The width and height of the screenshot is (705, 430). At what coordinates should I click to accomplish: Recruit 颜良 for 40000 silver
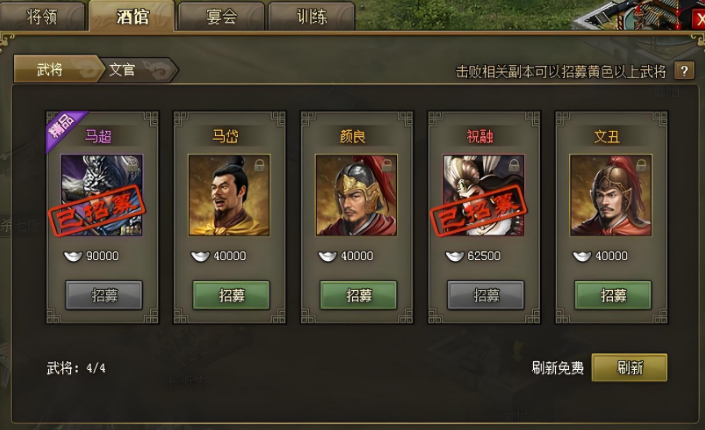(x=357, y=295)
